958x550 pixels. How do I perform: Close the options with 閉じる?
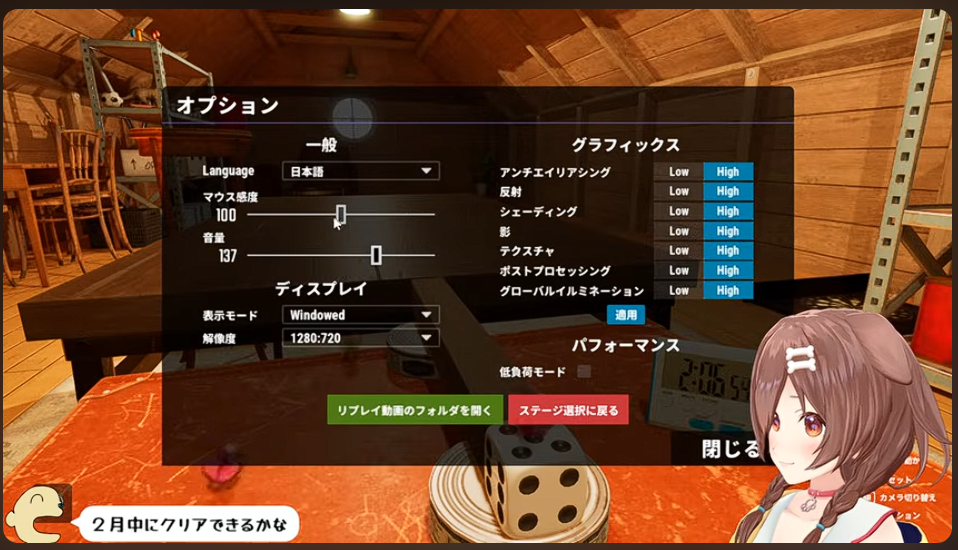point(731,449)
